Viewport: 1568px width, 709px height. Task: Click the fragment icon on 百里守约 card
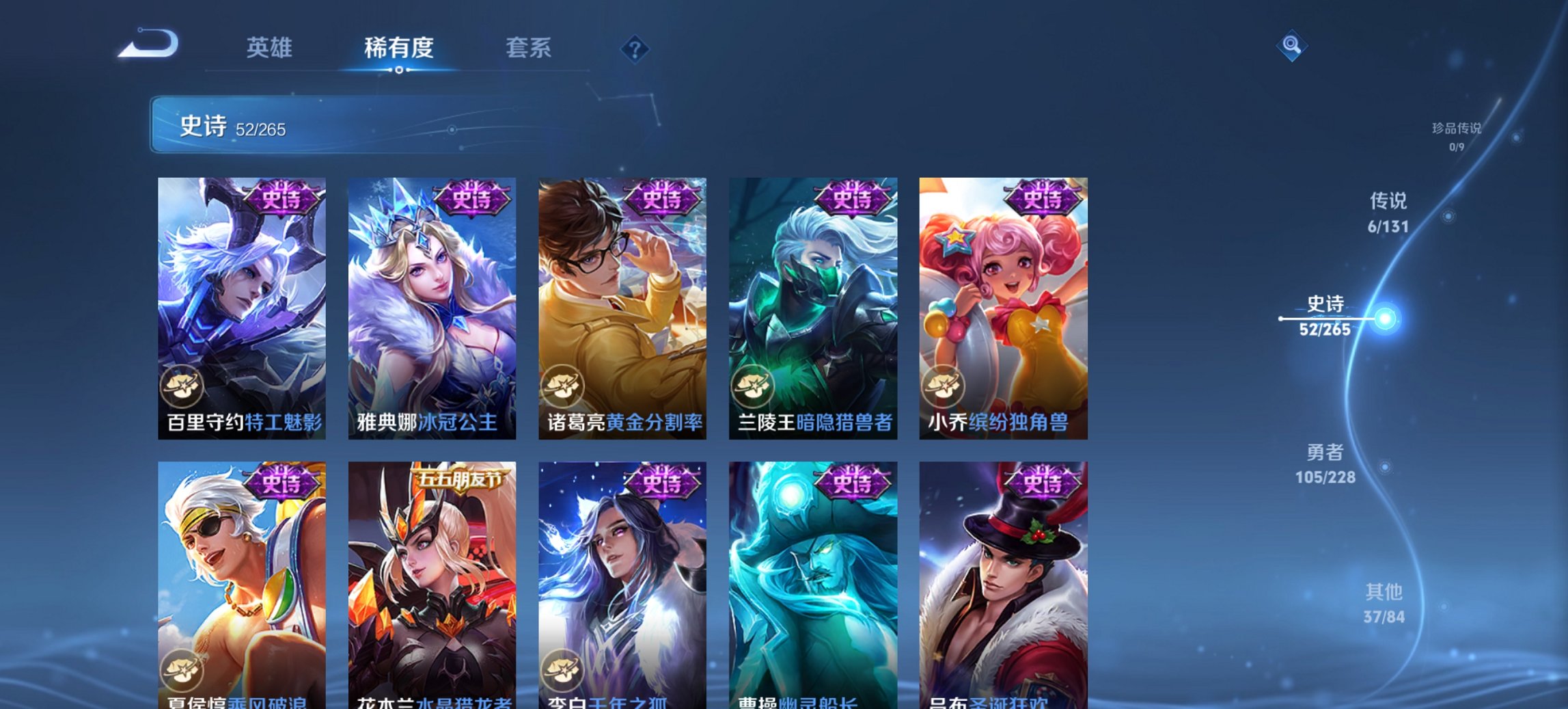click(x=182, y=386)
